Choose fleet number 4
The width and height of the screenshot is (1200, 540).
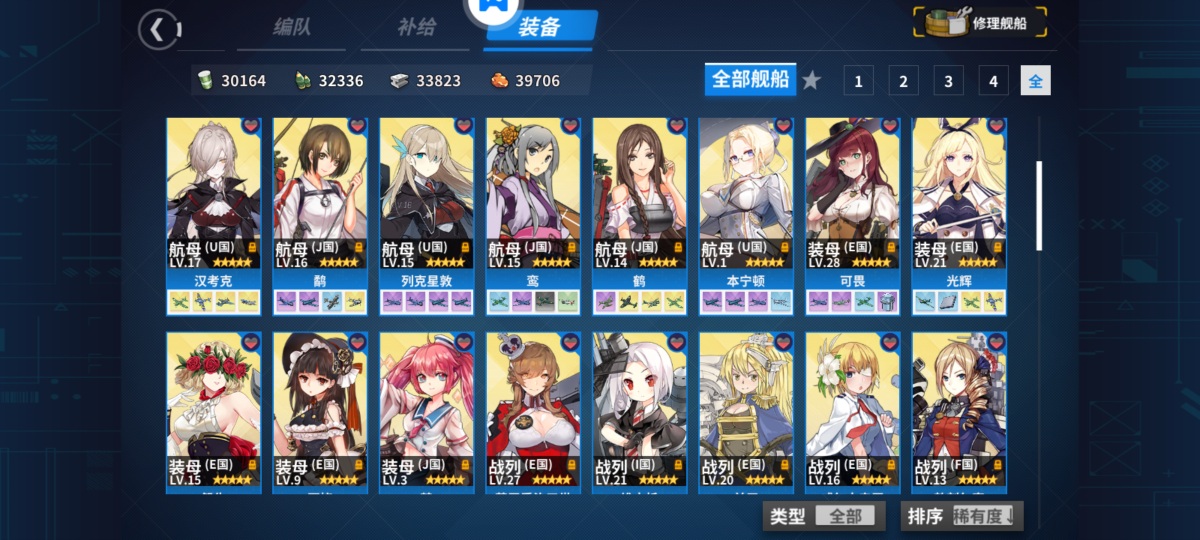(x=992, y=81)
